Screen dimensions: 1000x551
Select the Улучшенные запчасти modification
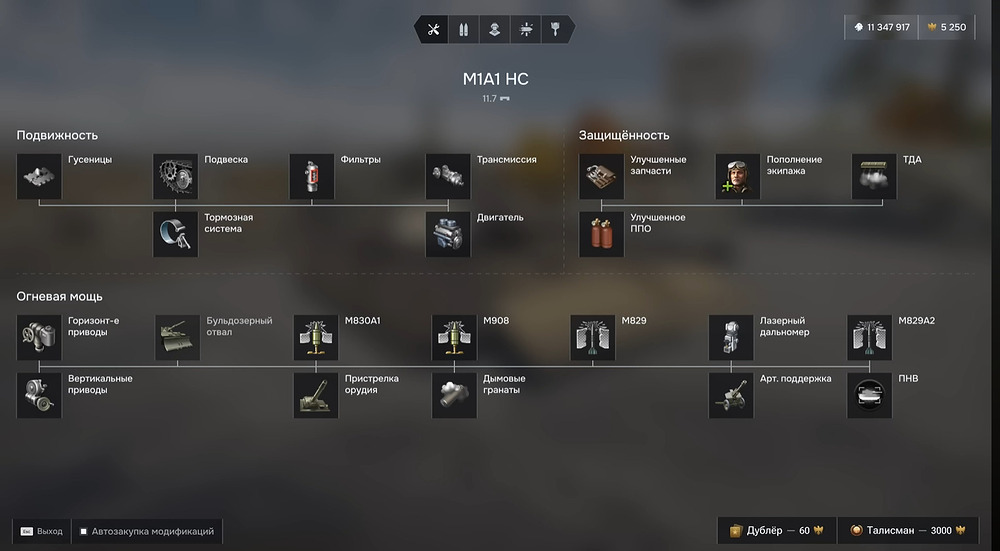click(602, 176)
